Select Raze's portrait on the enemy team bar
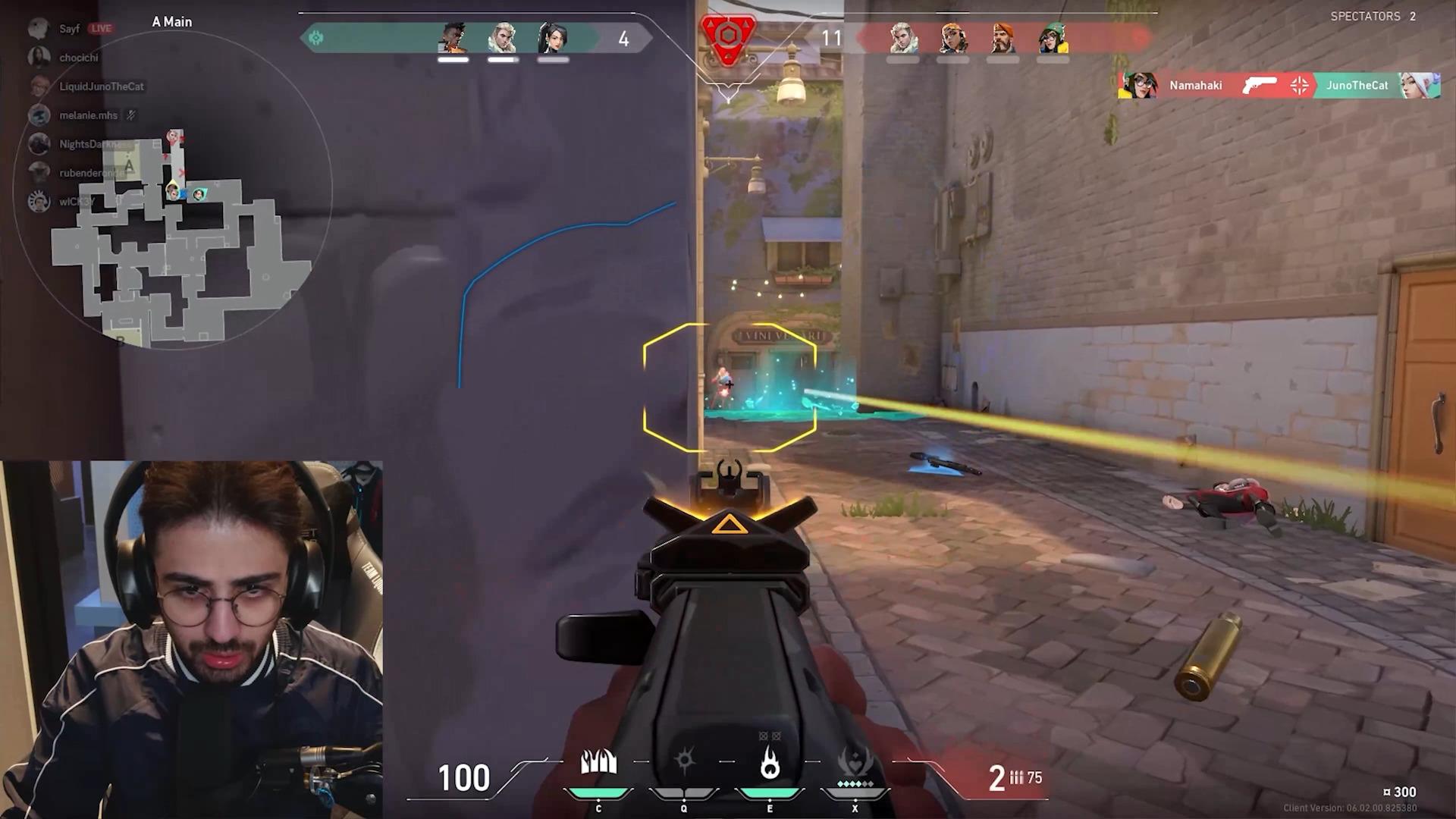Image resolution: width=1456 pixels, height=819 pixels. coord(953,37)
